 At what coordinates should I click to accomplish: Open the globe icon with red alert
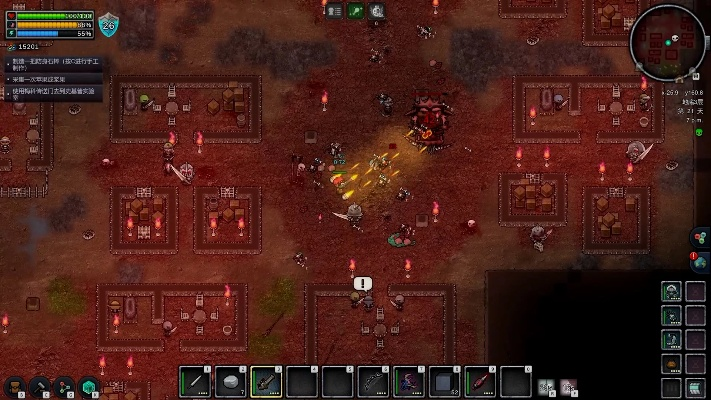699,262
